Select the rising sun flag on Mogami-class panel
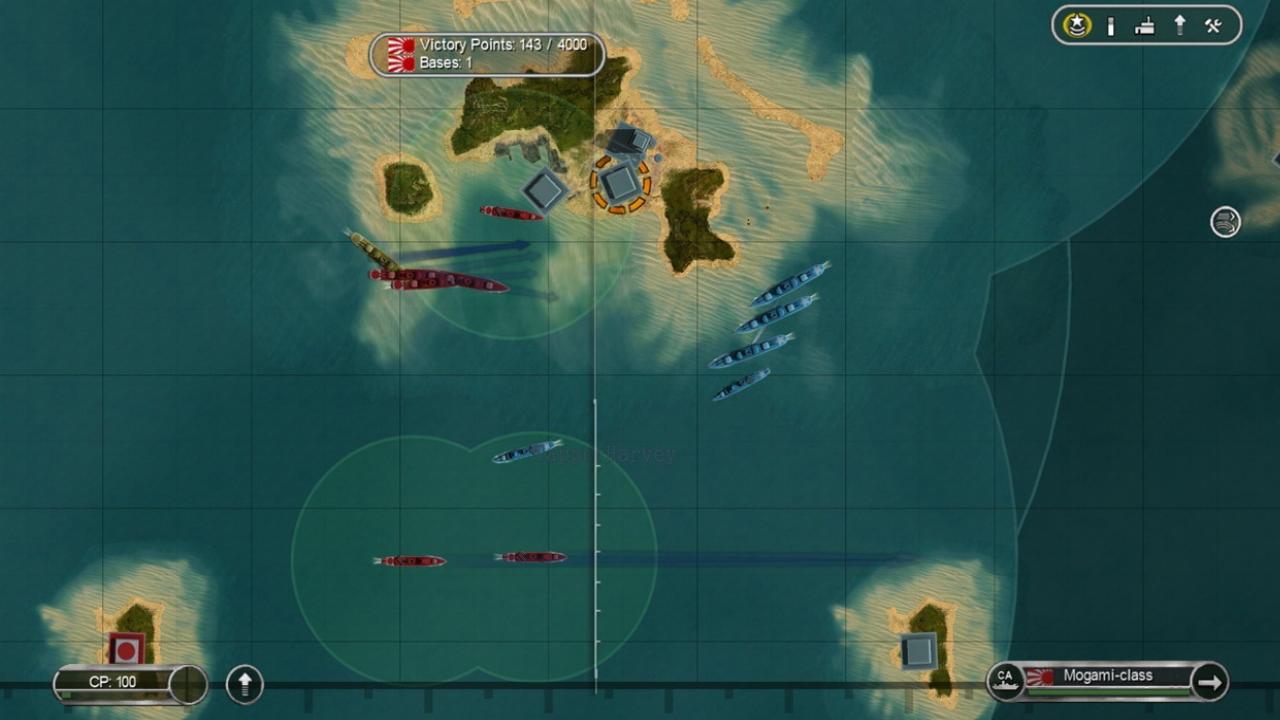Image resolution: width=1280 pixels, height=720 pixels. pos(1040,676)
